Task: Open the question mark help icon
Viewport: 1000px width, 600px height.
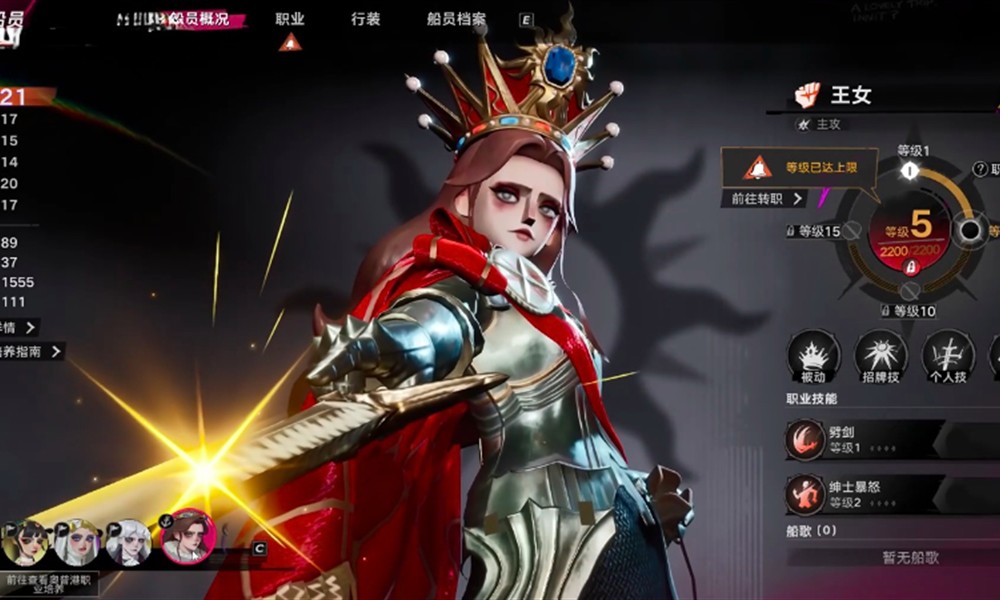Action: 980,169
